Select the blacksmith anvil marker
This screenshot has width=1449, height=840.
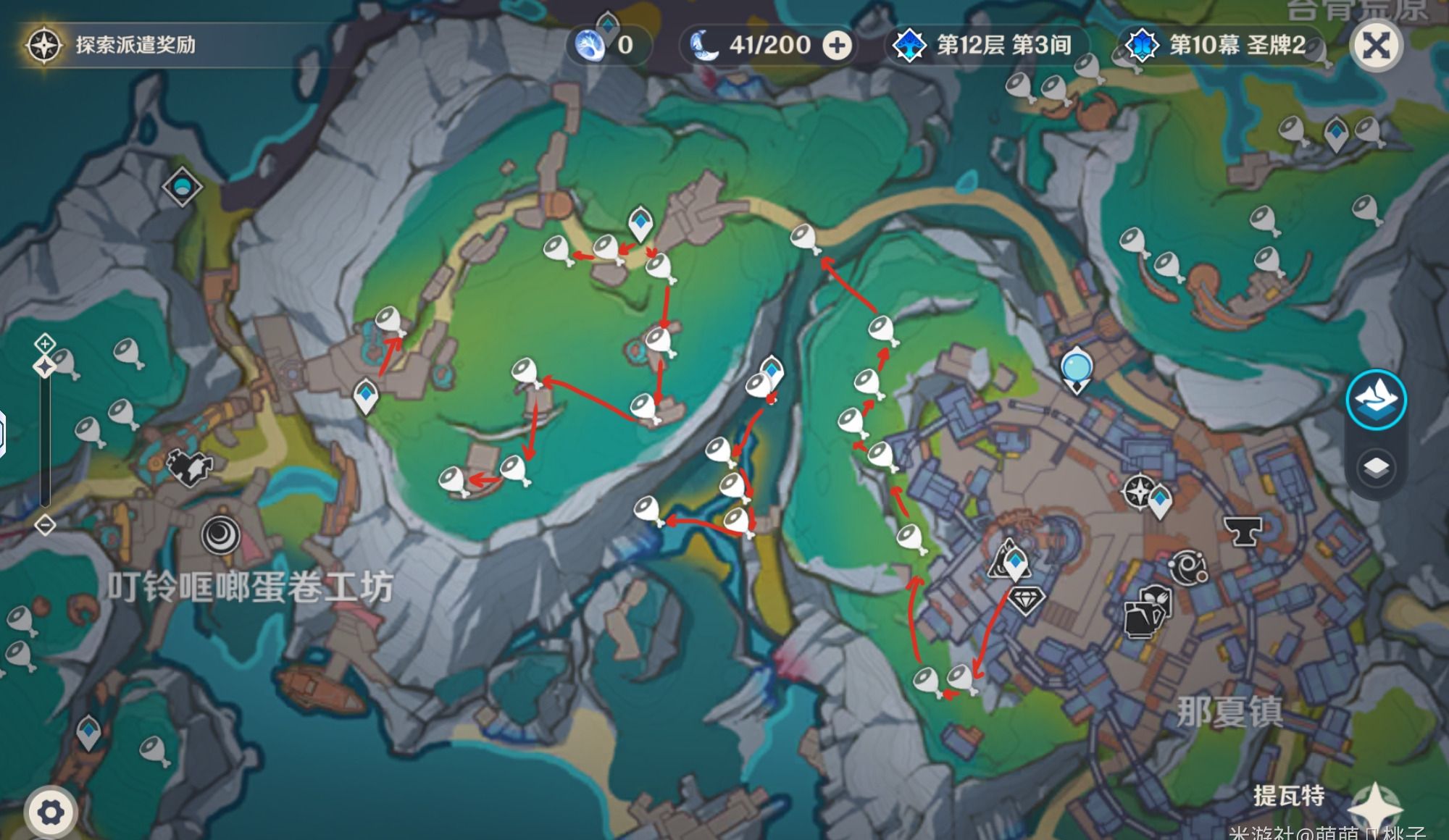[1243, 532]
